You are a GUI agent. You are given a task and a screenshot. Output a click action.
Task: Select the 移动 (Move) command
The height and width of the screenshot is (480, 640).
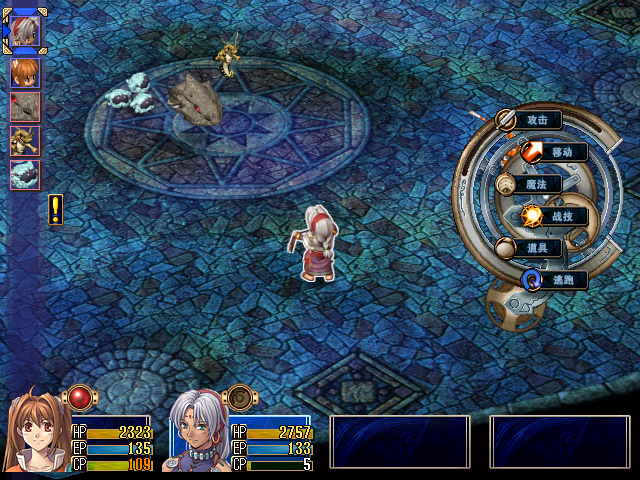click(560, 152)
